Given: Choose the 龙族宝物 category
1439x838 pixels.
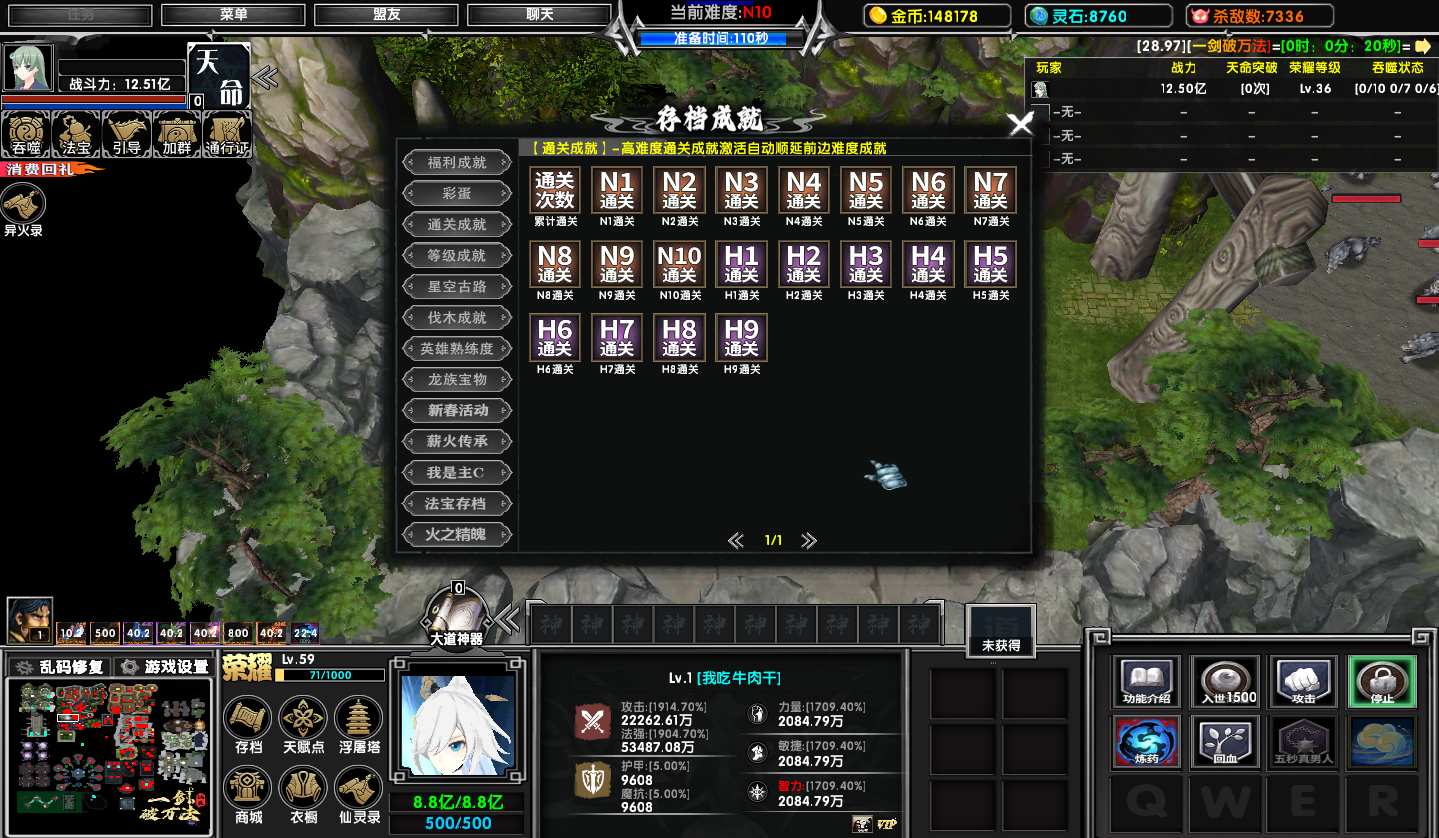Looking at the screenshot, I should coord(457,379).
